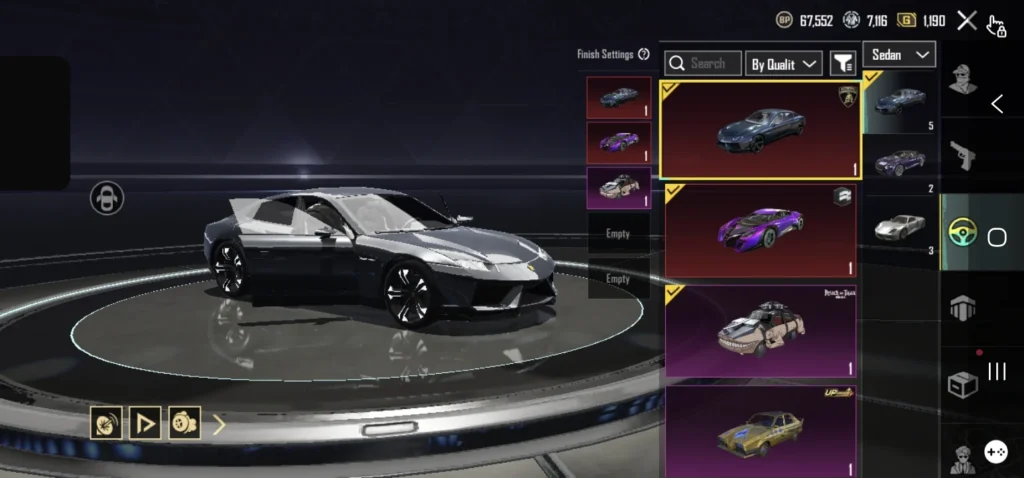Image resolution: width=1024 pixels, height=478 pixels.
Task: Tap the white gamepad overlay button
Action: tap(995, 452)
